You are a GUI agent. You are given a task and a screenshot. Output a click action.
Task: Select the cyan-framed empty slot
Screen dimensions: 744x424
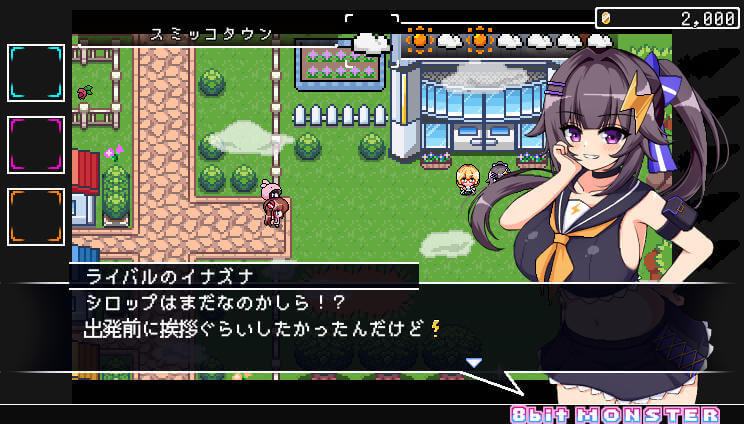point(36,73)
